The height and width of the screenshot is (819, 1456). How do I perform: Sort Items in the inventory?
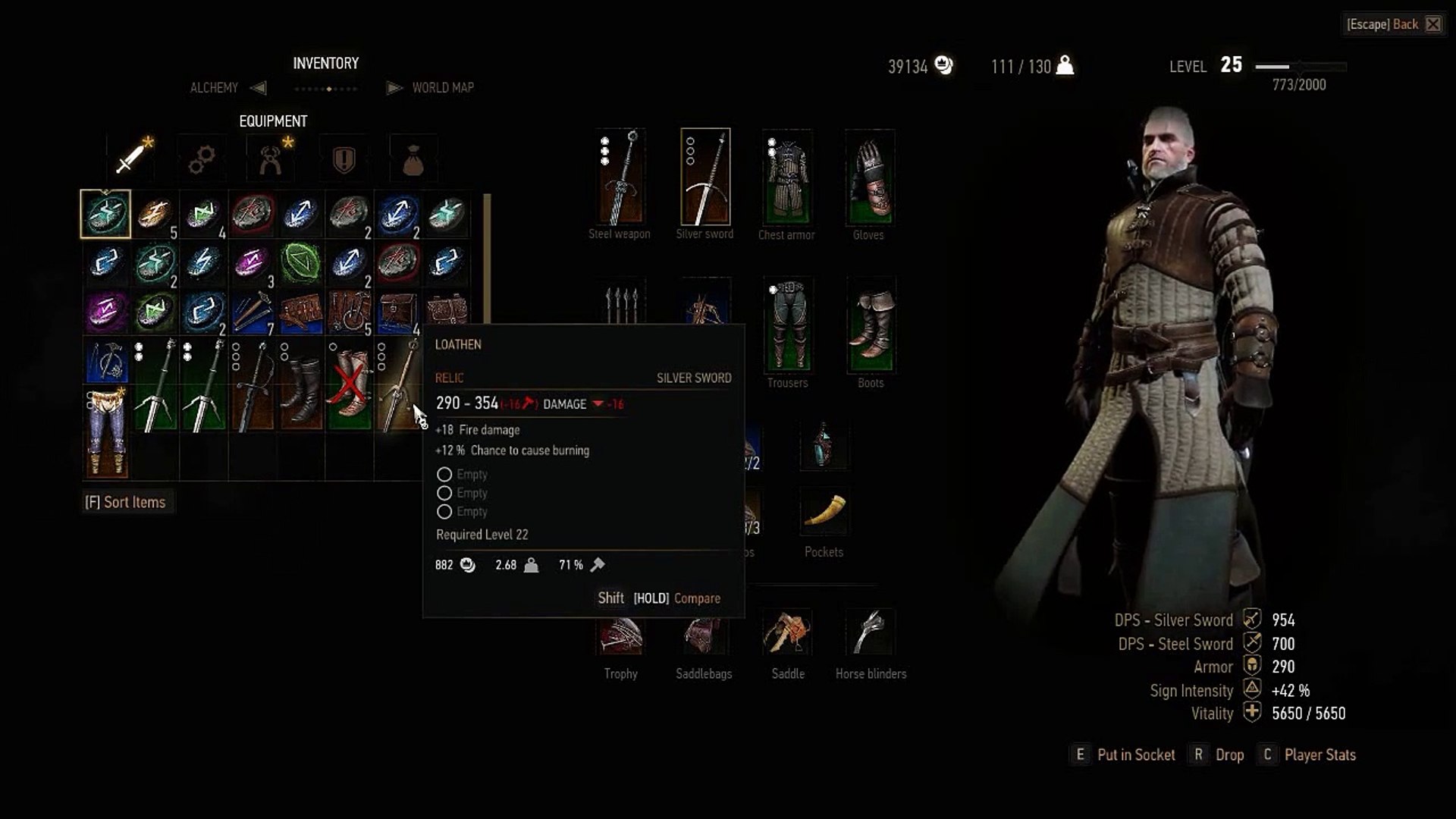point(126,502)
